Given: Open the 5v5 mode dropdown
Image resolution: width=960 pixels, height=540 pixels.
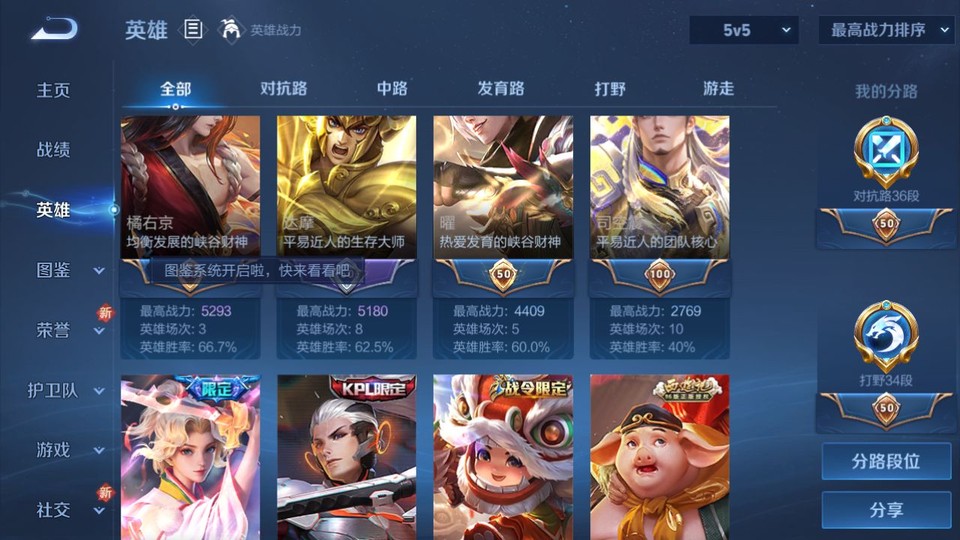Looking at the screenshot, I should [x=743, y=31].
